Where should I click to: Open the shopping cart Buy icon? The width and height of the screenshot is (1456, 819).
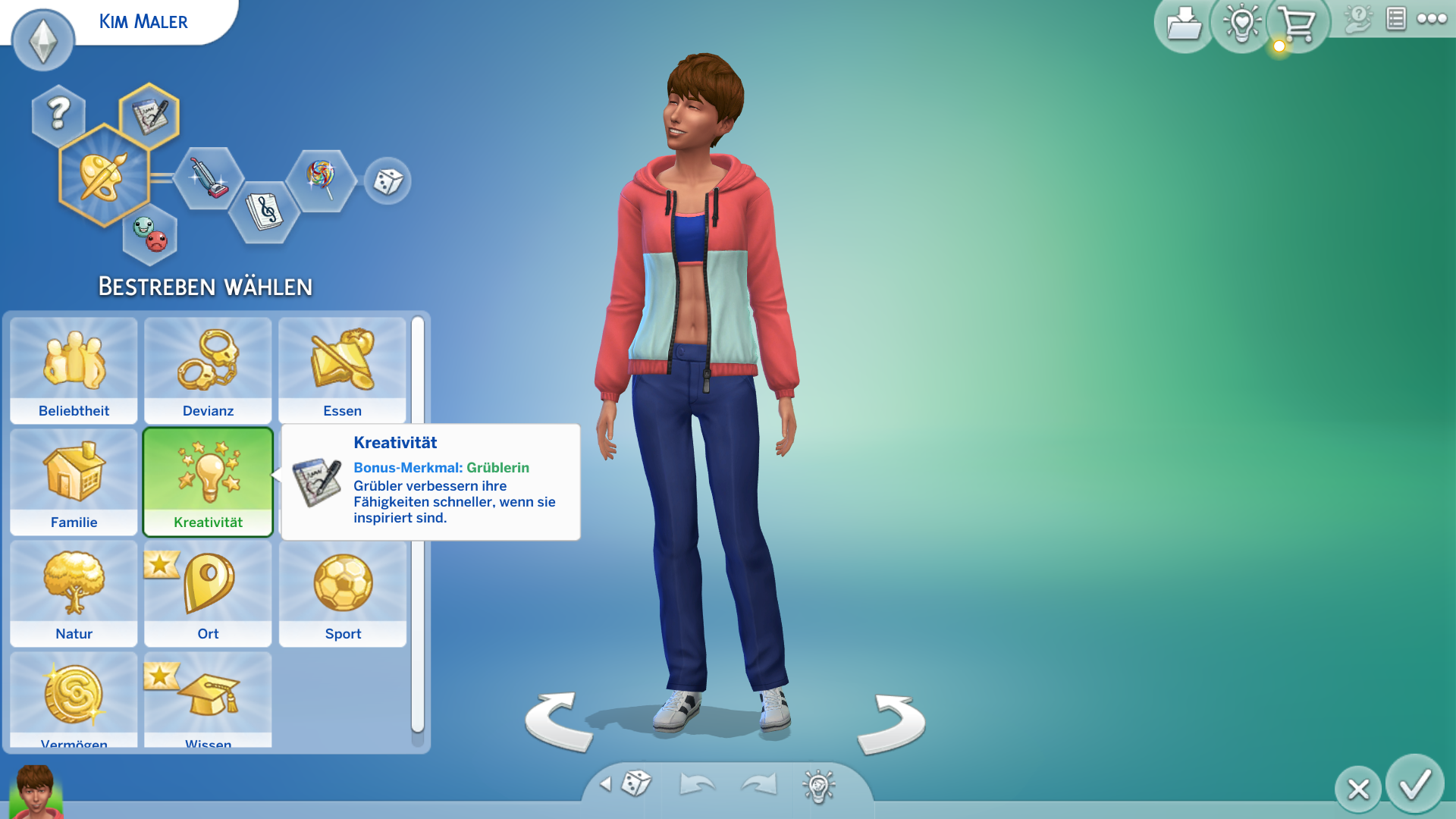coord(1297,23)
